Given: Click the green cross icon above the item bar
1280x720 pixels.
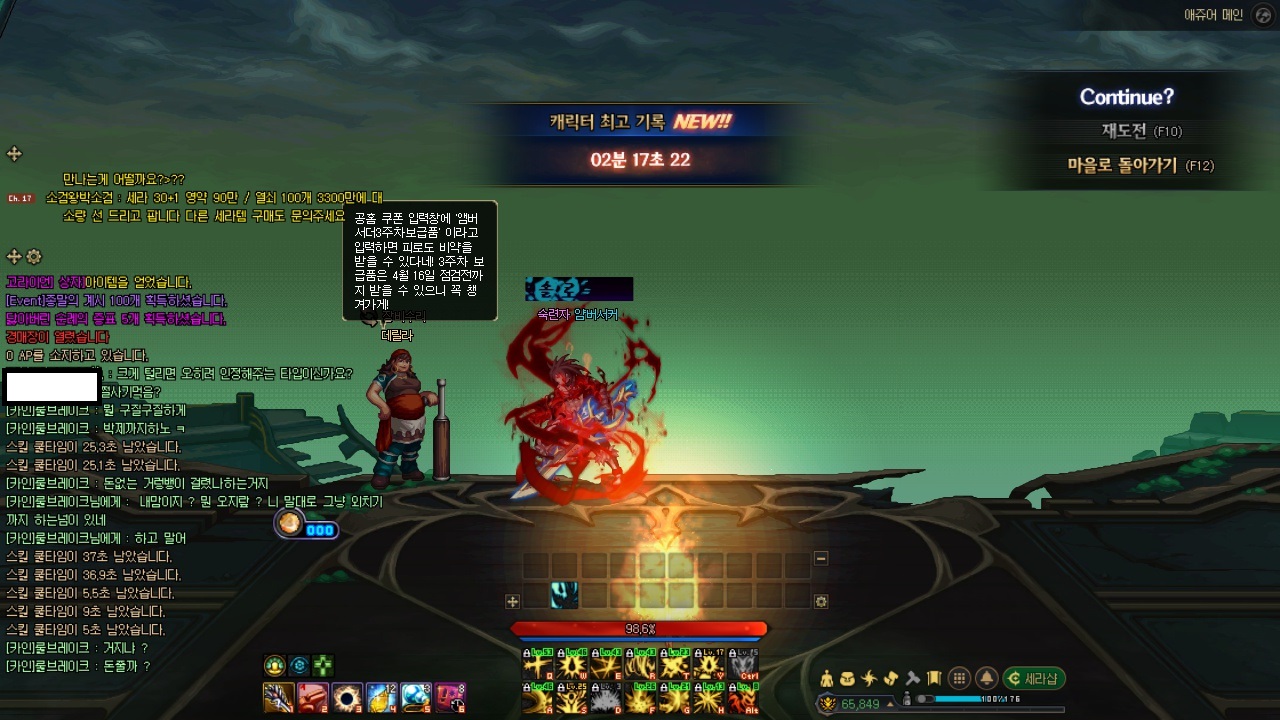Looking at the screenshot, I should [x=322, y=666].
